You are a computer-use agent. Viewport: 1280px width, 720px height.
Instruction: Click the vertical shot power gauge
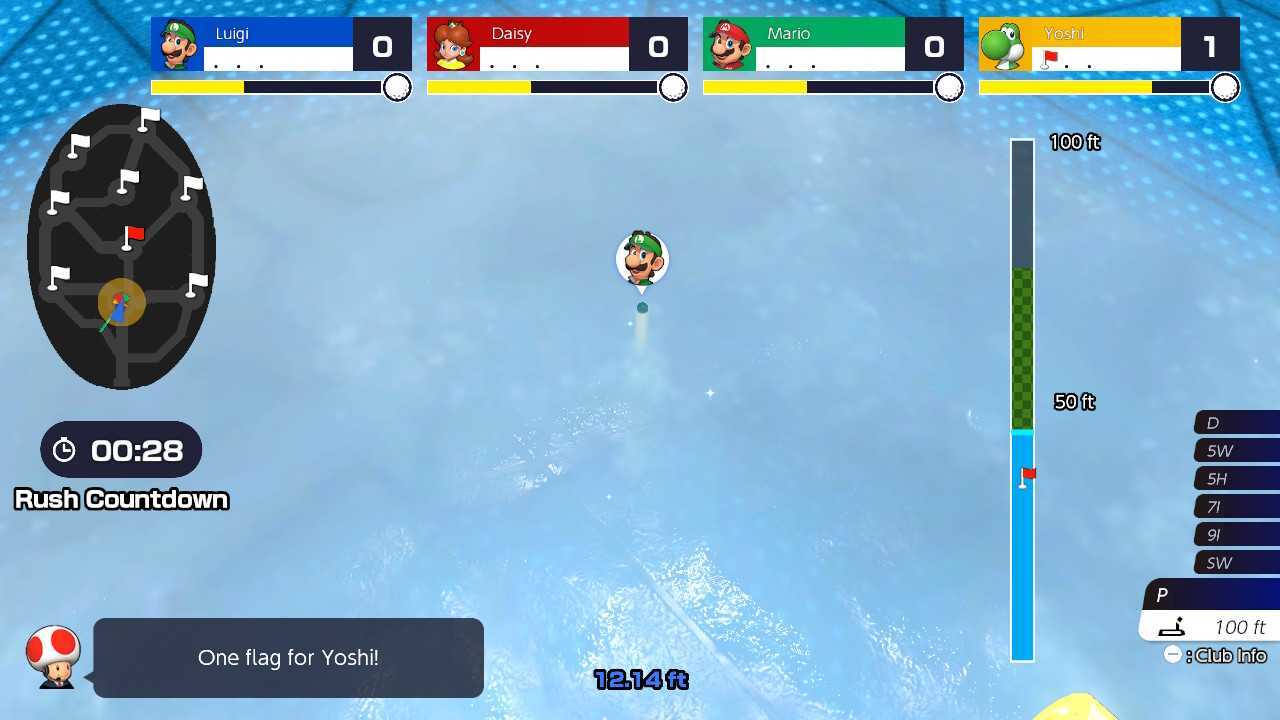[x=1022, y=400]
